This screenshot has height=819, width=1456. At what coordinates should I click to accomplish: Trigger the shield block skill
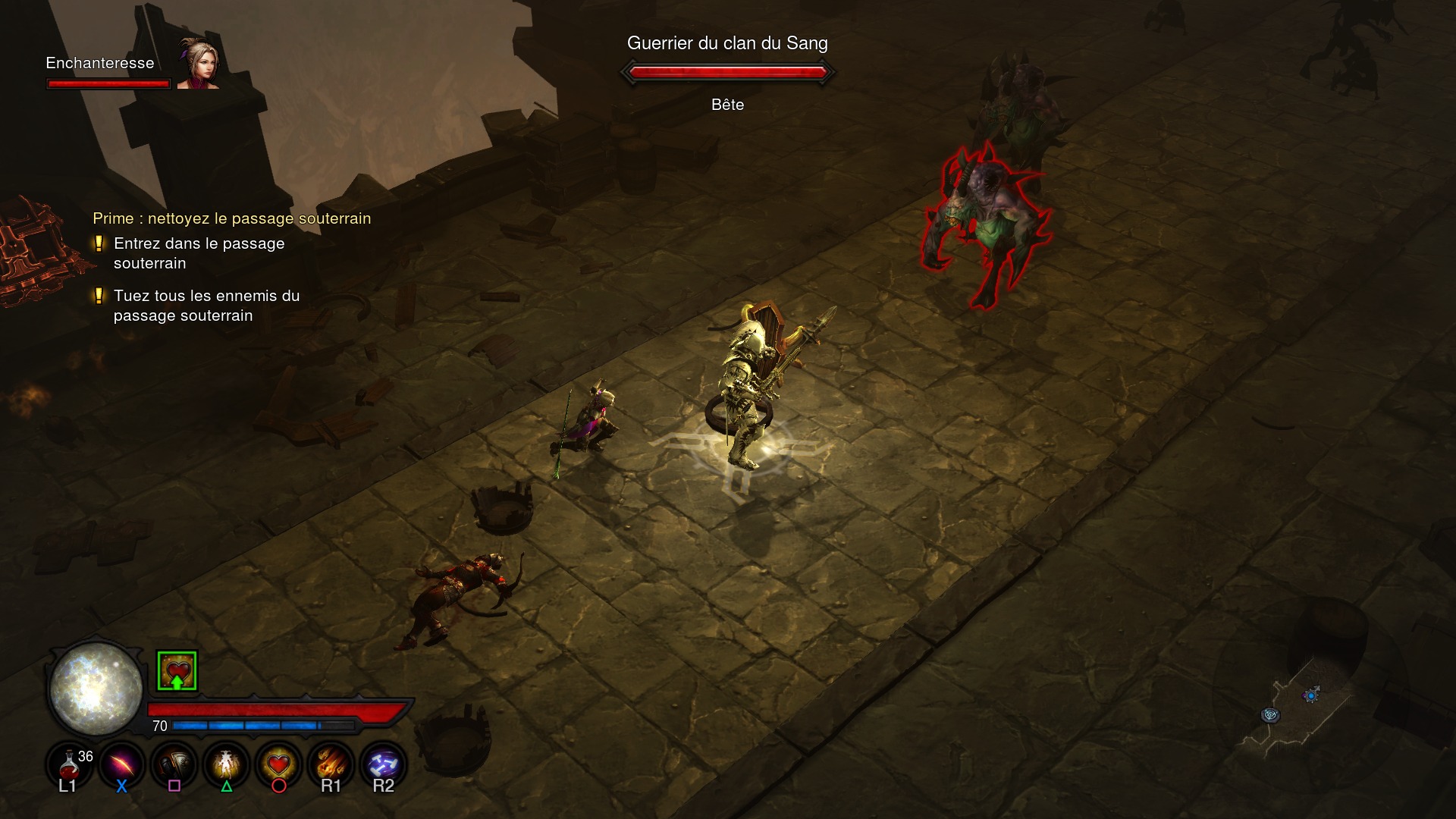tap(174, 762)
